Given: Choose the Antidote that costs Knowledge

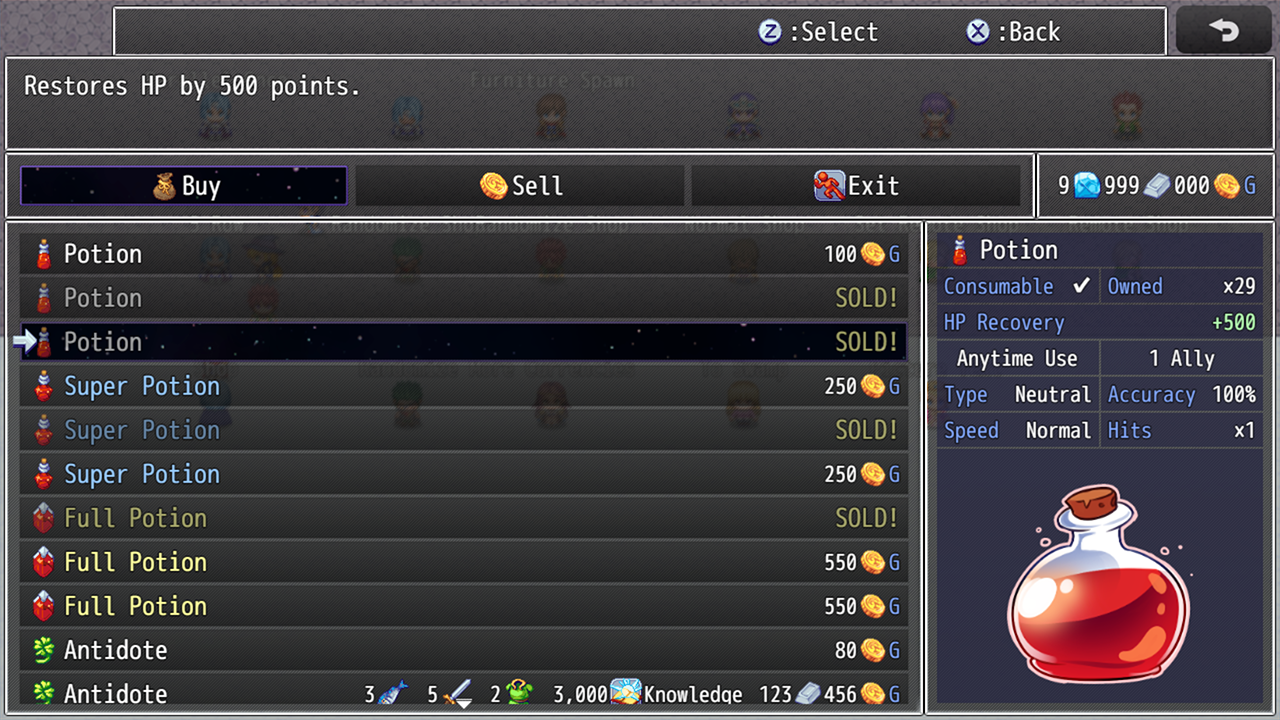Looking at the screenshot, I should [464, 693].
